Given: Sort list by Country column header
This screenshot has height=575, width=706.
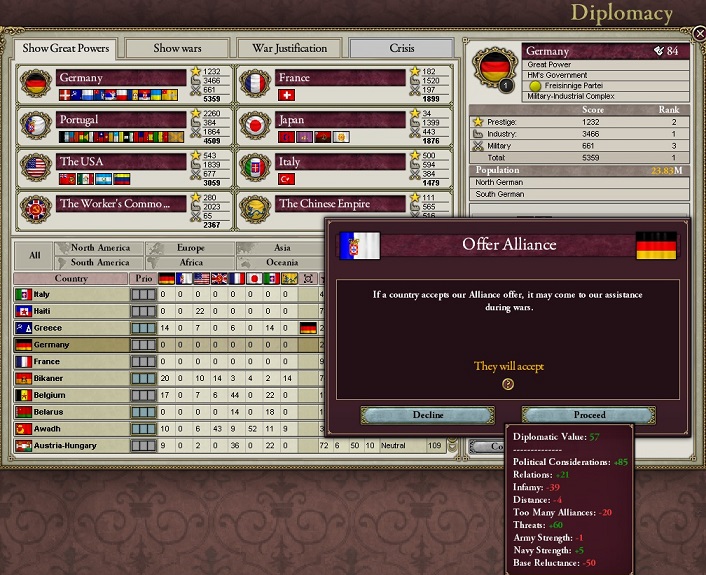Looking at the screenshot, I should pyautogui.click(x=70, y=279).
